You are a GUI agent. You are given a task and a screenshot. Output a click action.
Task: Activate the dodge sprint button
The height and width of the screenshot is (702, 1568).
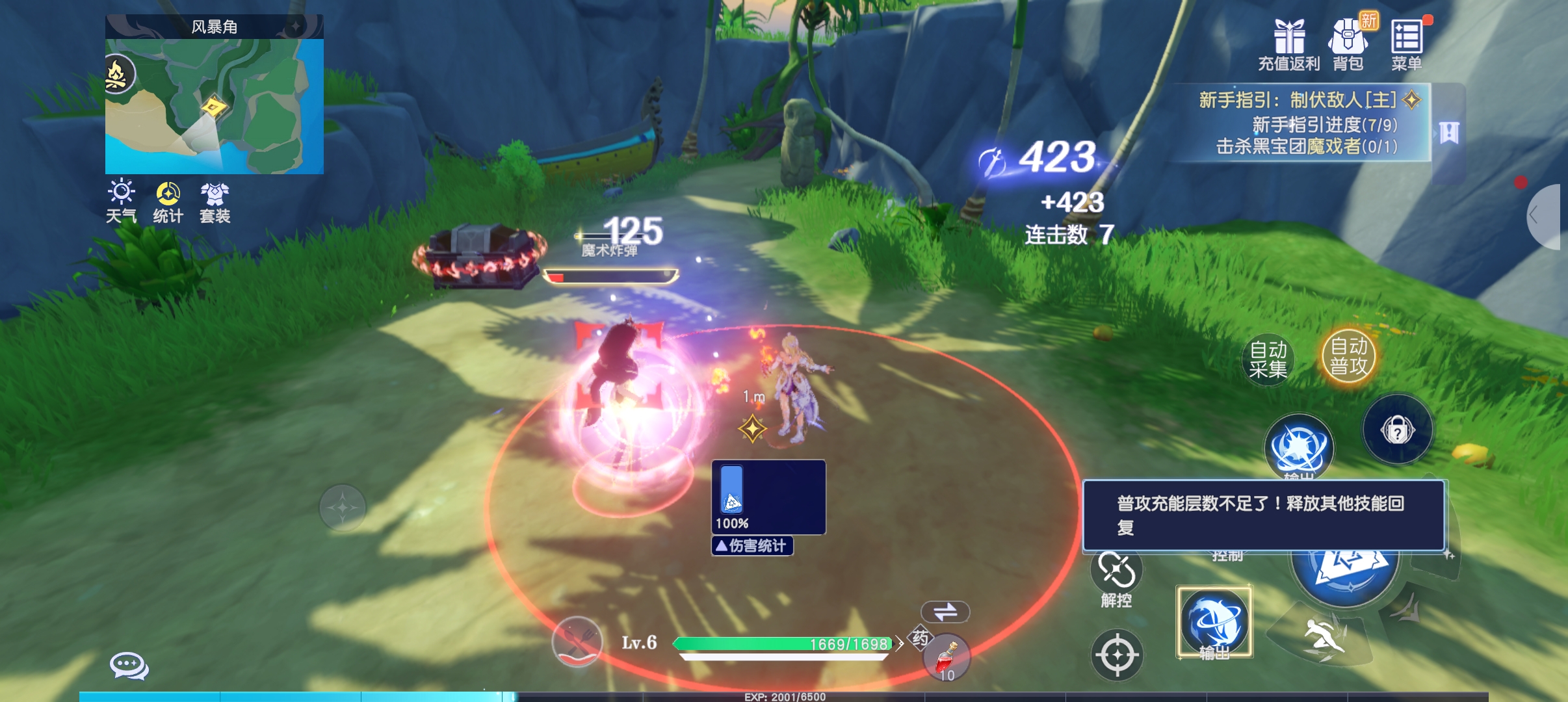1323,637
